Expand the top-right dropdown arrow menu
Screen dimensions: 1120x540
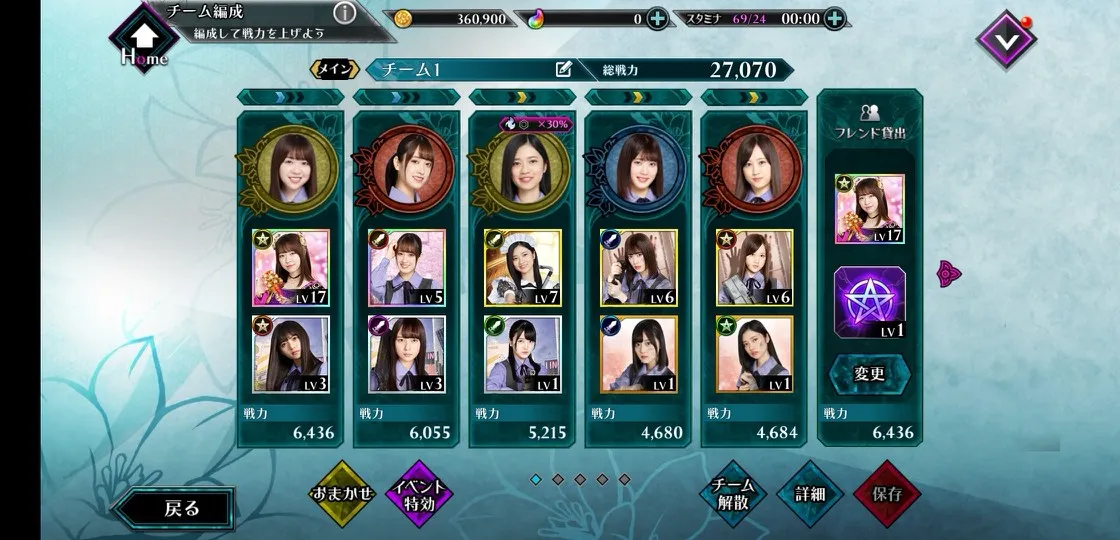[1006, 39]
